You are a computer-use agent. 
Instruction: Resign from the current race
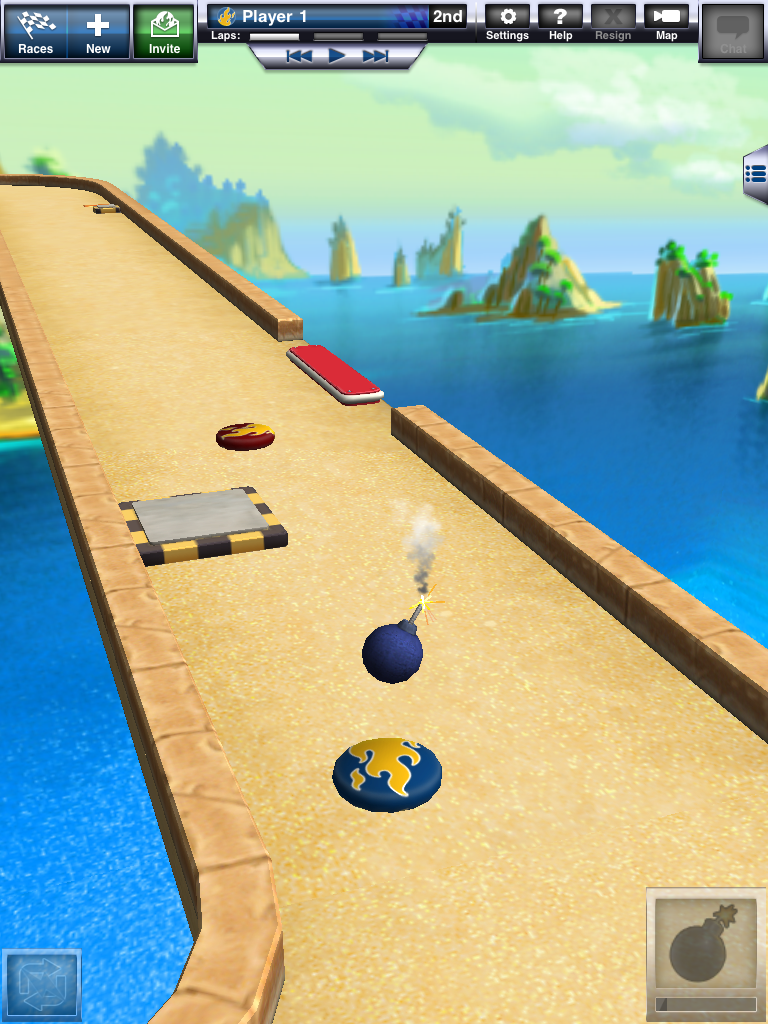click(613, 23)
